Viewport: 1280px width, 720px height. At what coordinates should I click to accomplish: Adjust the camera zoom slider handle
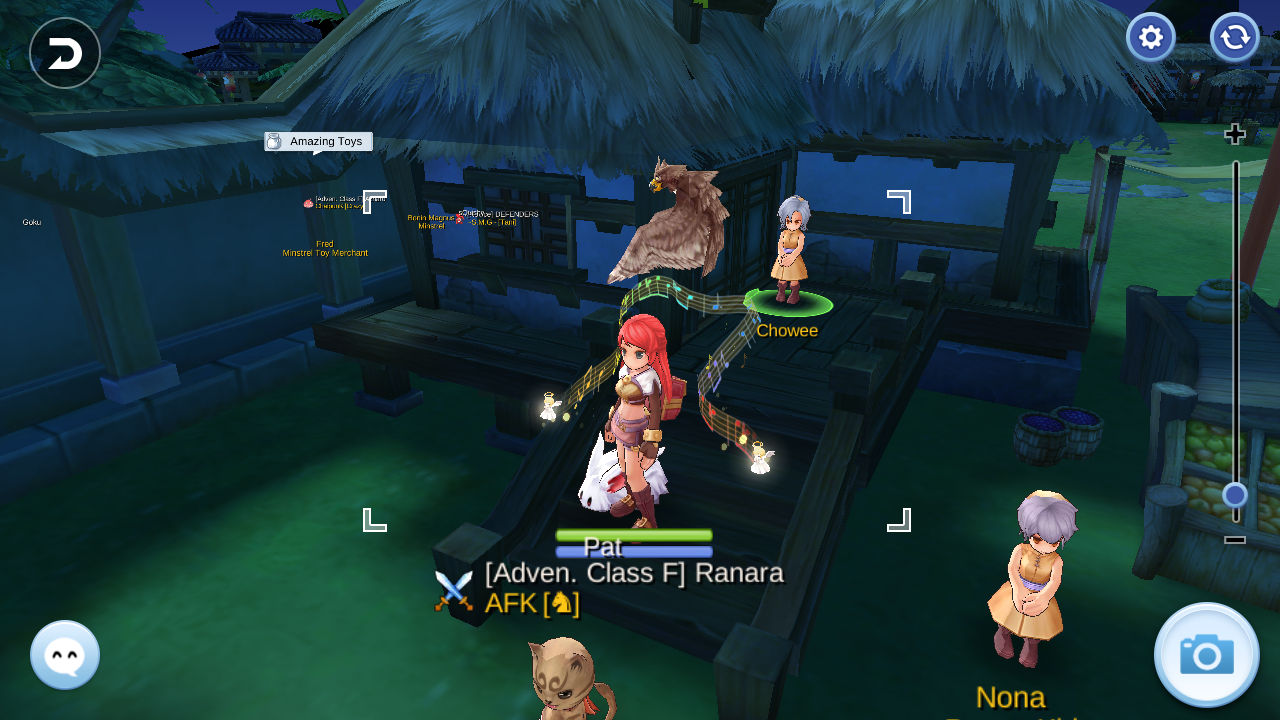(1234, 494)
